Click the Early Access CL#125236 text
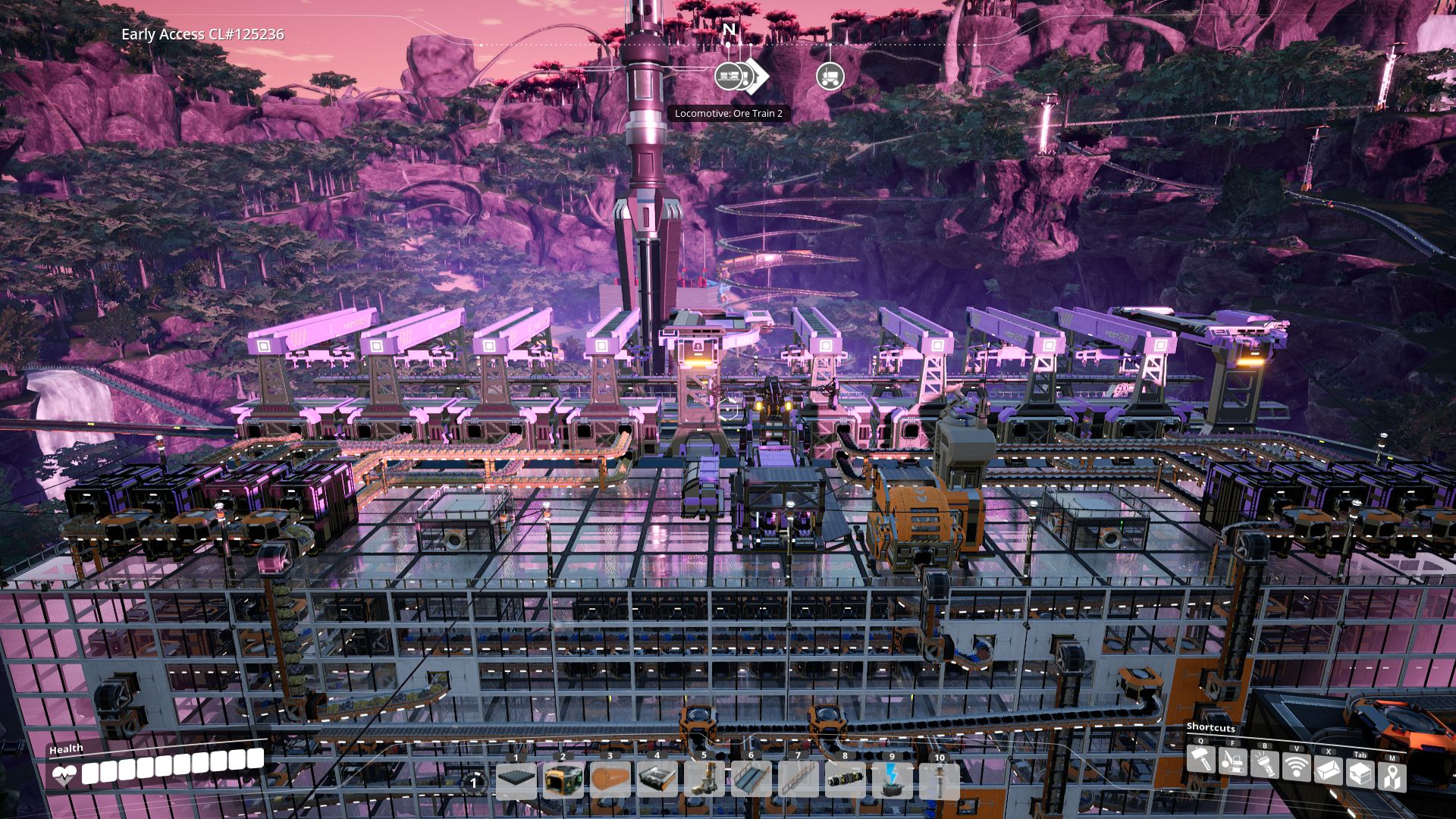The width and height of the screenshot is (1456, 819). click(203, 33)
